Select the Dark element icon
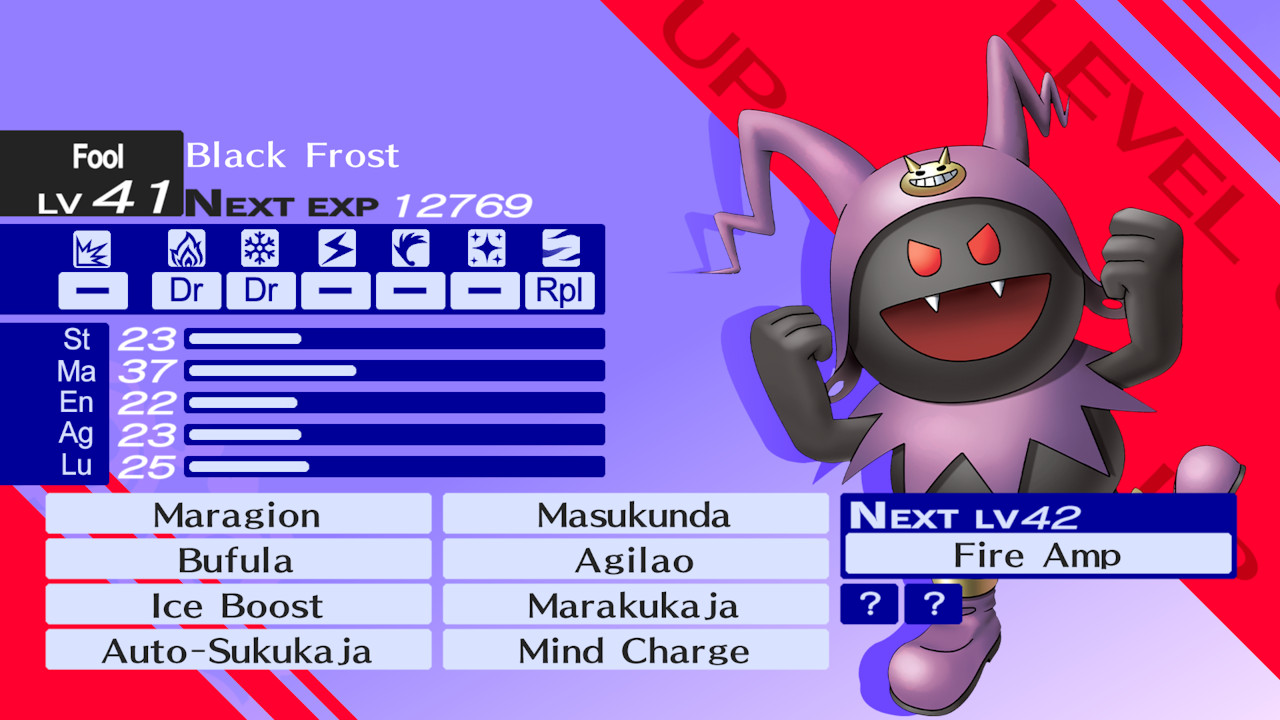This screenshot has height=720, width=1280. tap(559, 247)
